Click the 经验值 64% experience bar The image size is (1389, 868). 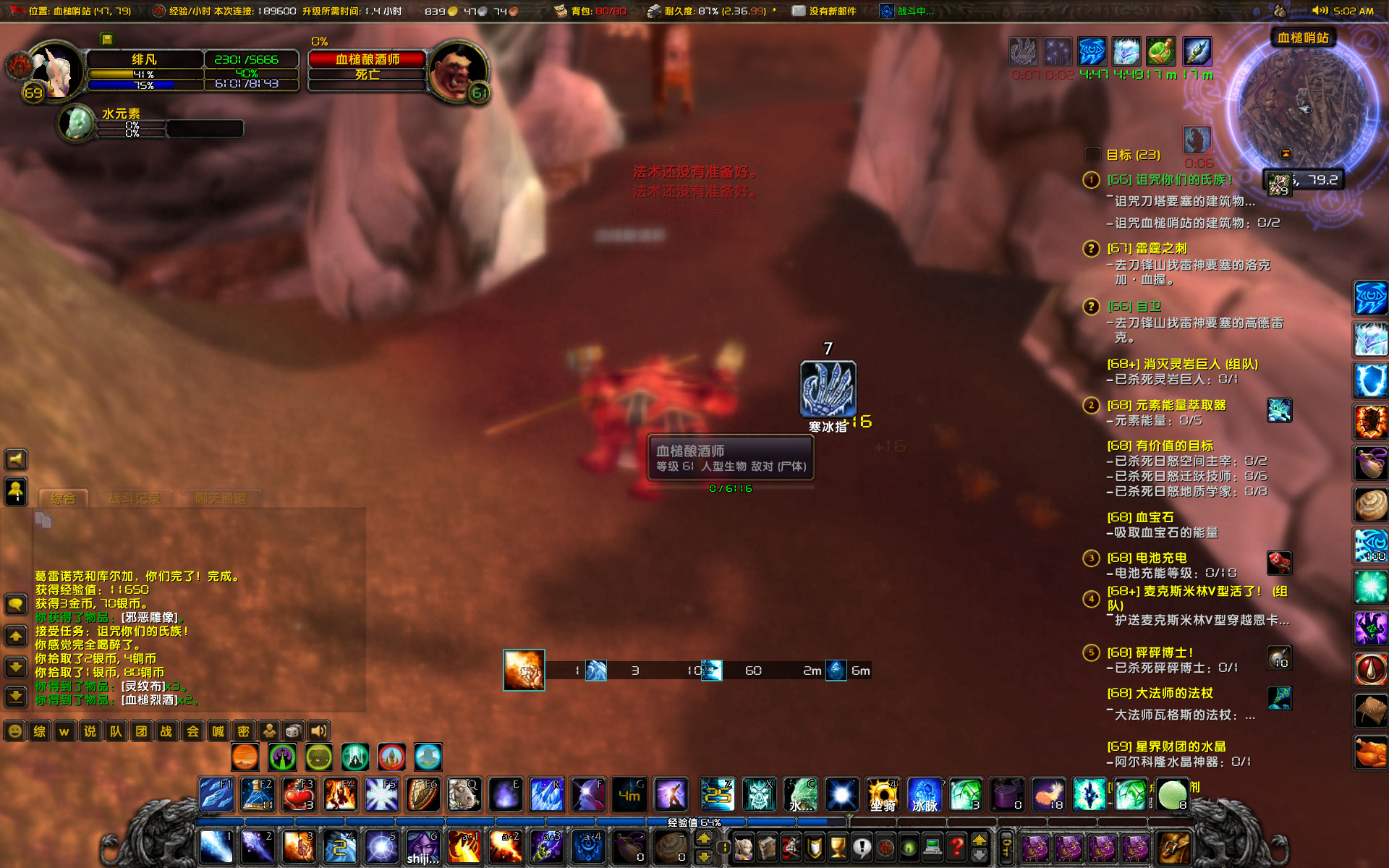click(x=694, y=822)
